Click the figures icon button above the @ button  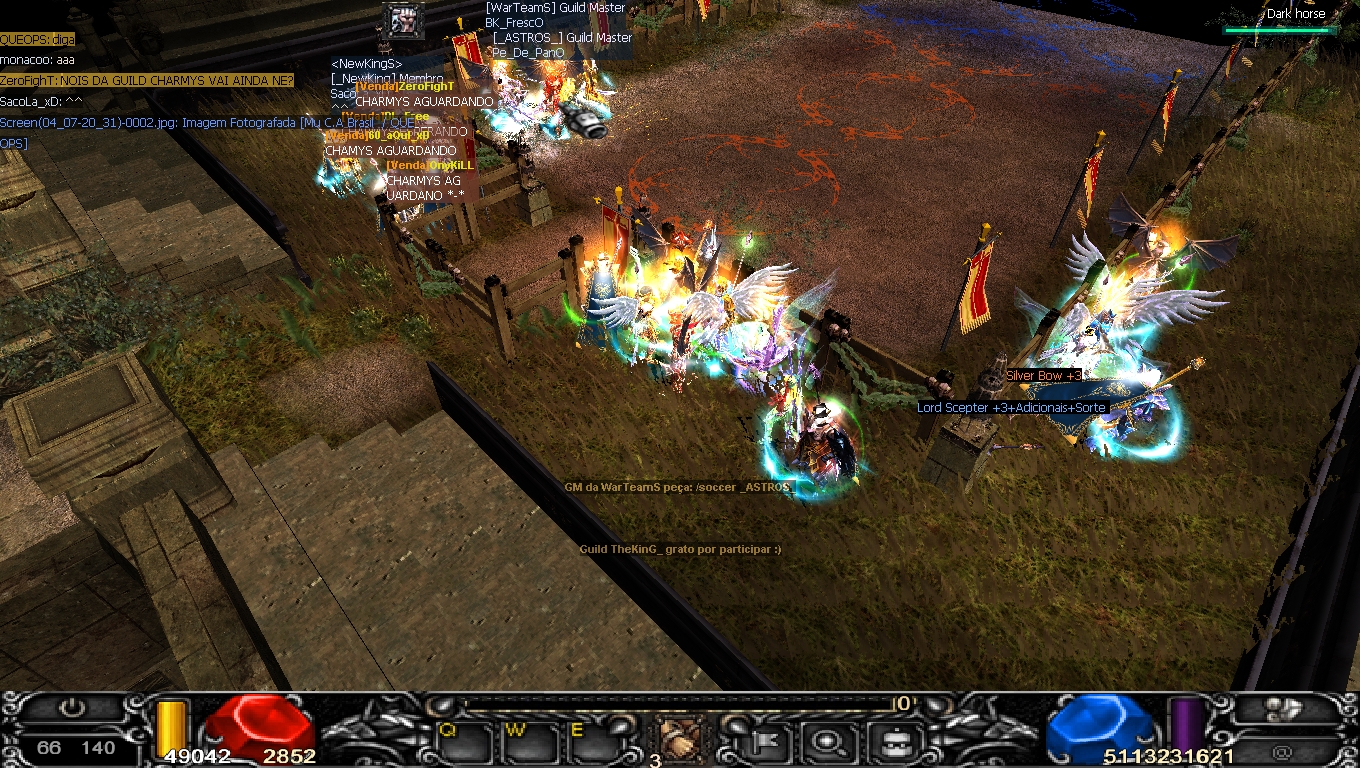tap(1284, 709)
